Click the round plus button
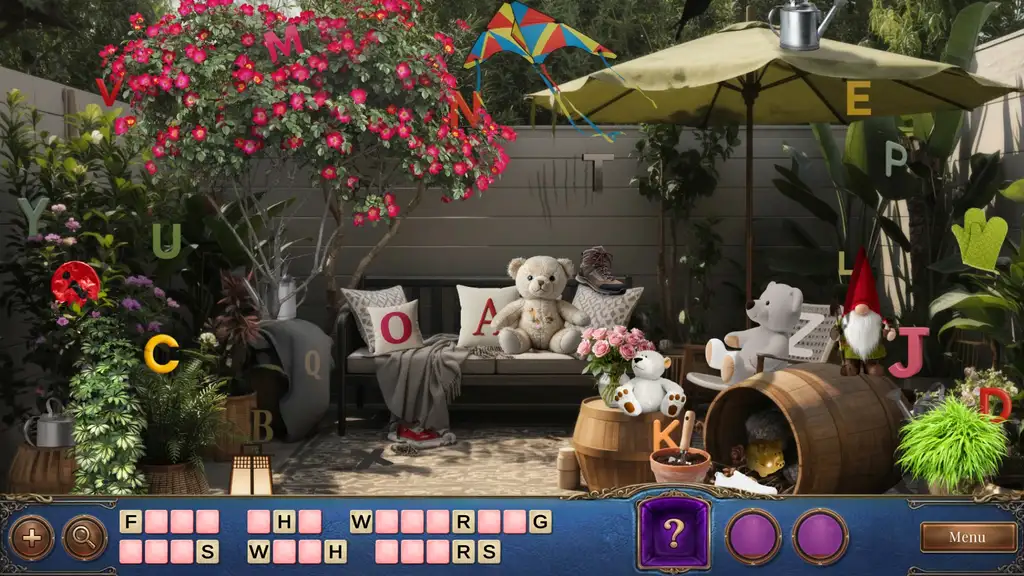The height and width of the screenshot is (576, 1024). (31, 537)
